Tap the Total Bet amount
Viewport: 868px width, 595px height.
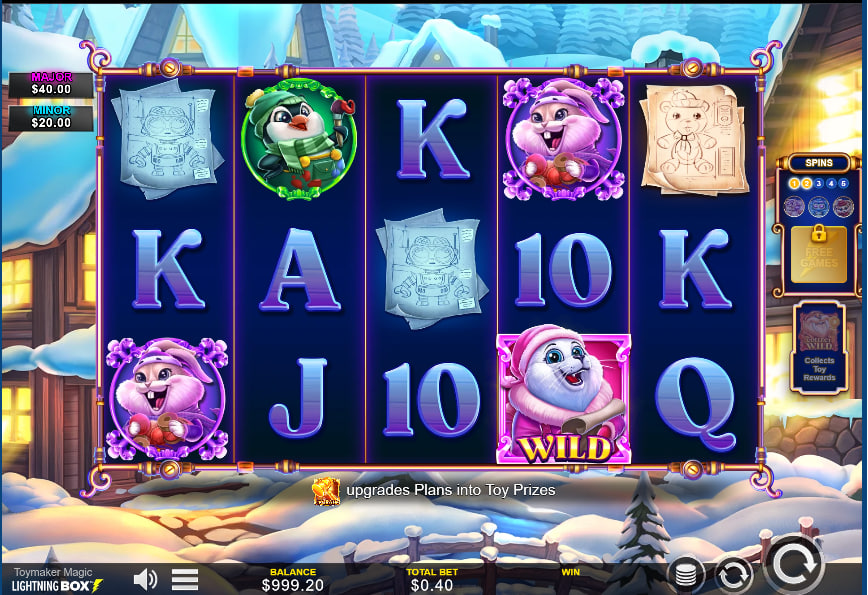point(432,585)
